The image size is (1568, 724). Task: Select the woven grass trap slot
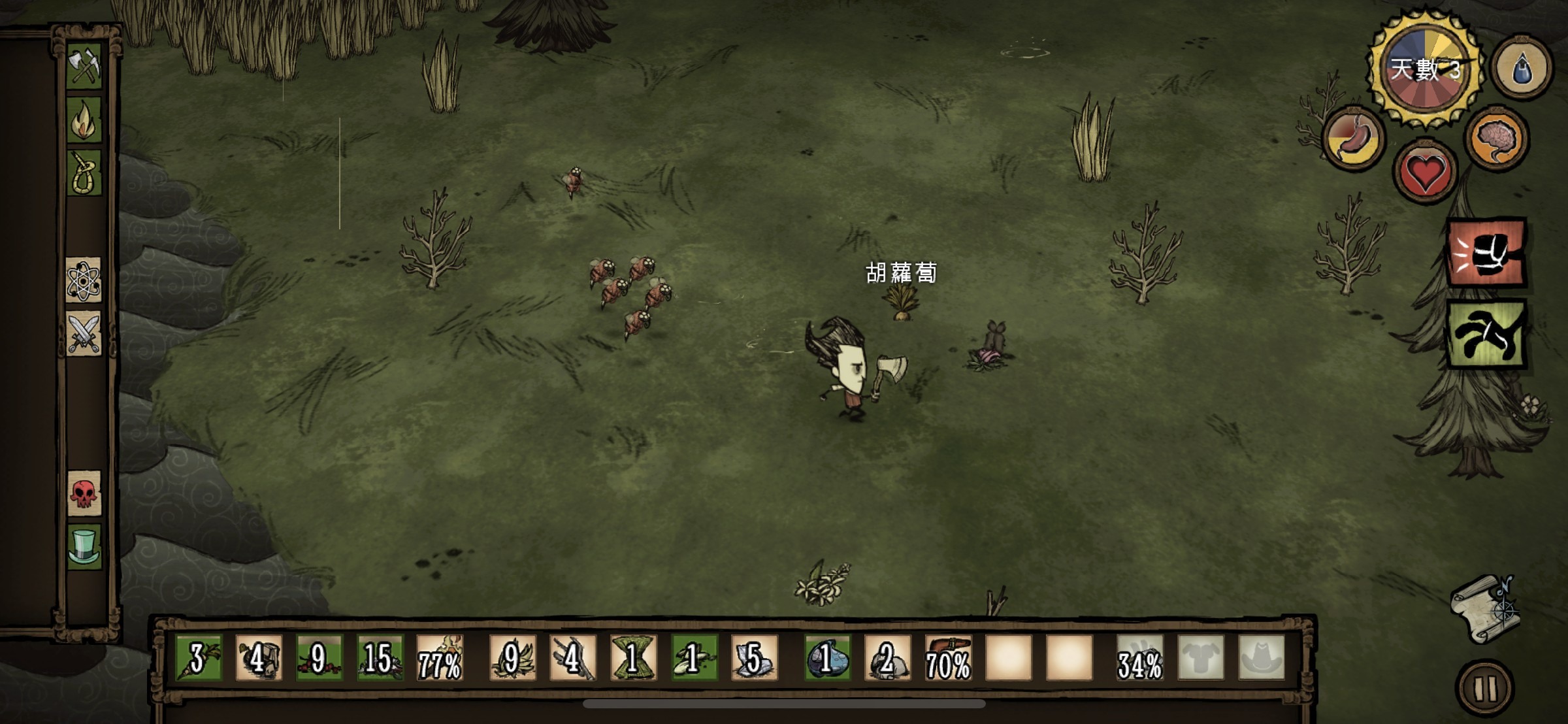[x=632, y=657]
